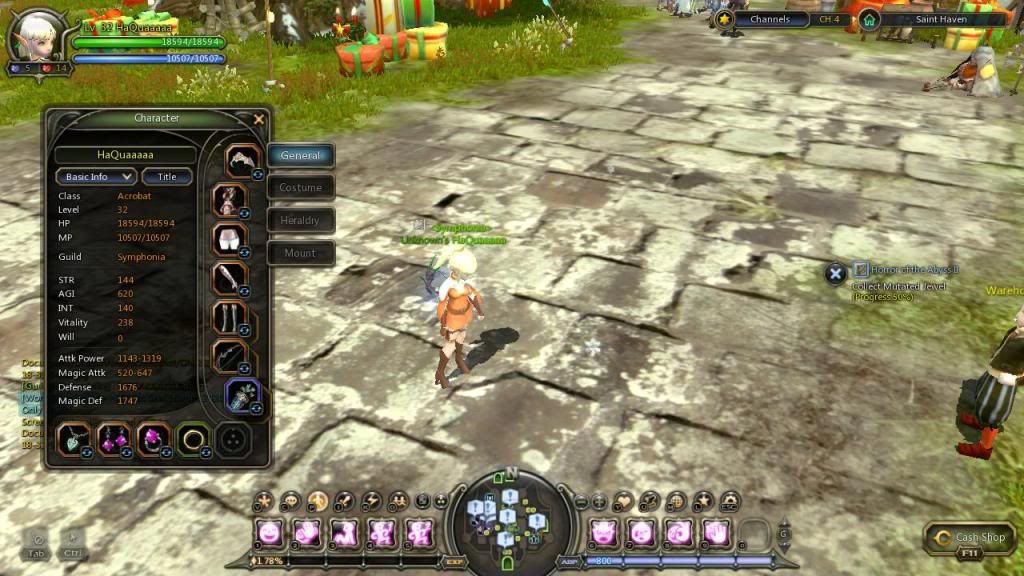Select the bow weapon slot
This screenshot has height=576, width=1024.
pos(230,357)
